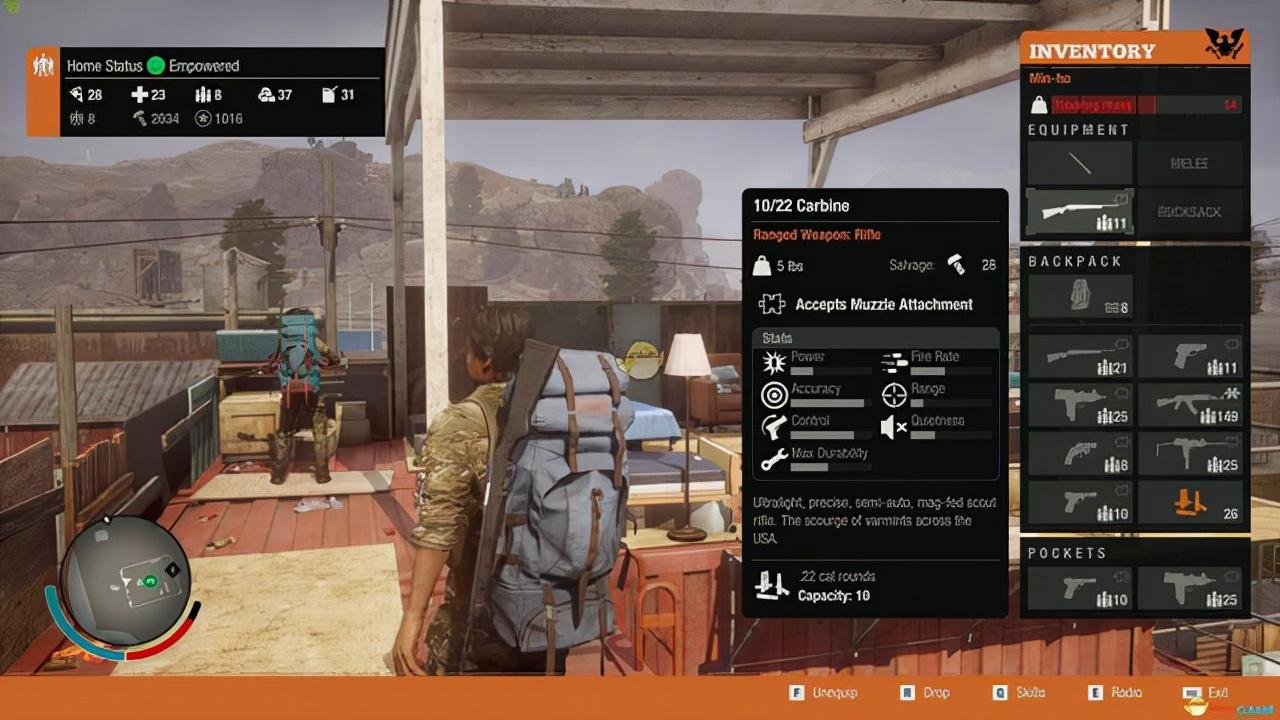1280x720 pixels.
Task: Select the pistol in the Pockets section
Action: point(1079,588)
